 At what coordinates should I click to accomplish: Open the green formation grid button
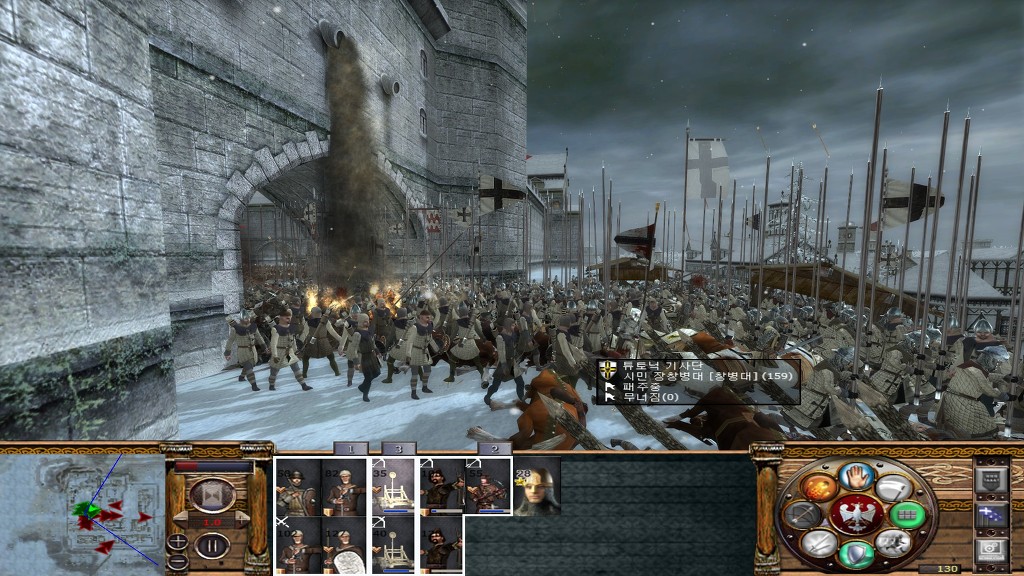908,515
